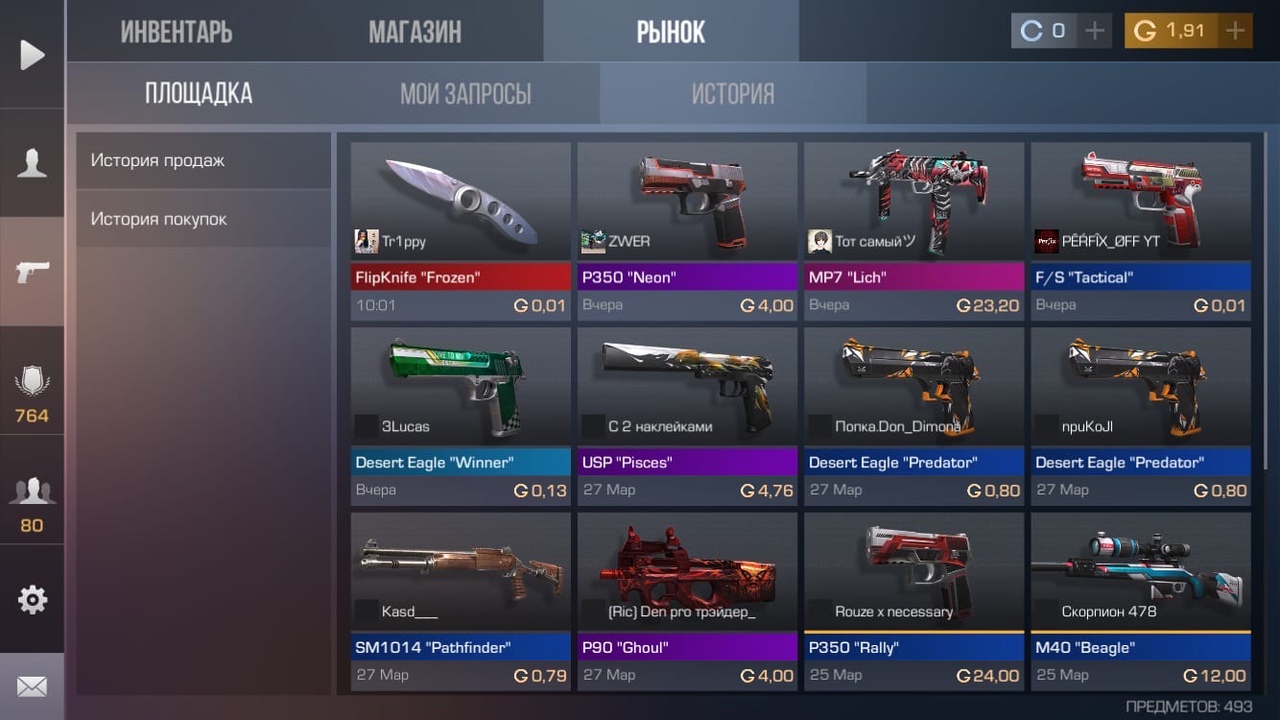This screenshot has height=720, width=1280.
Task: Select the M40 "Beagle" sniper listing
Action: [x=1140, y=600]
